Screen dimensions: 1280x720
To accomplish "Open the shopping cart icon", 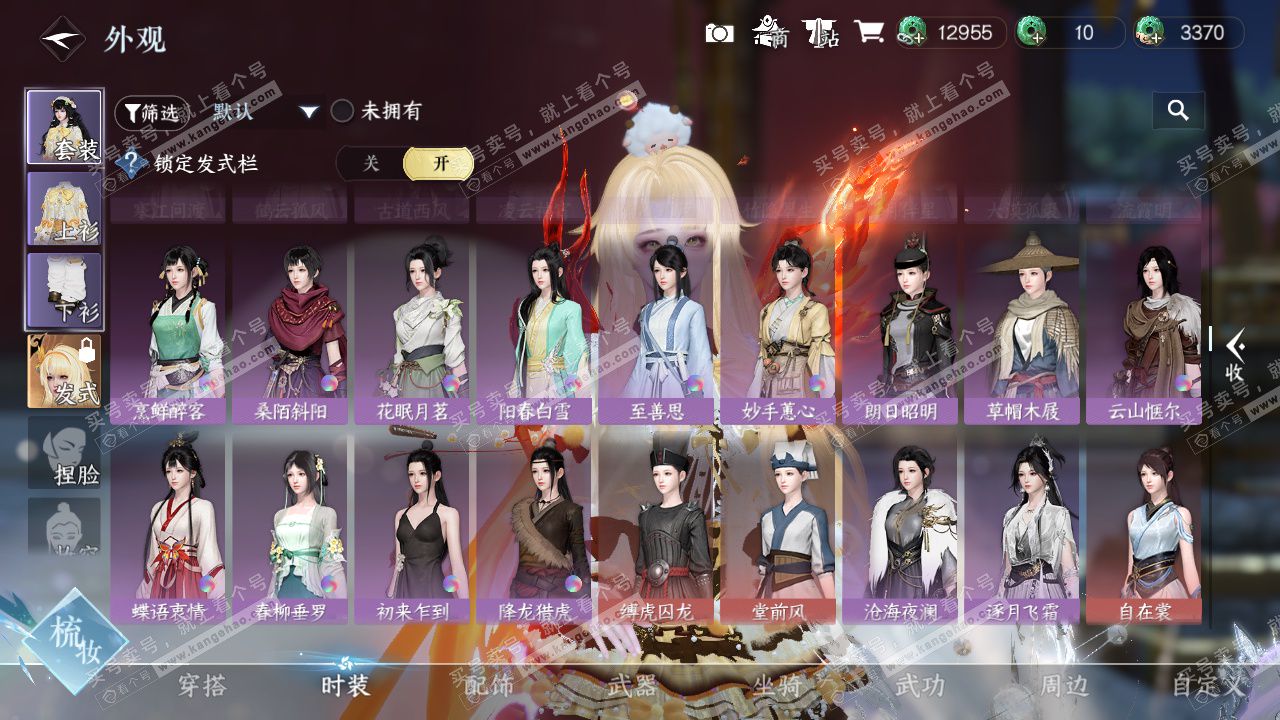I will (x=868, y=33).
